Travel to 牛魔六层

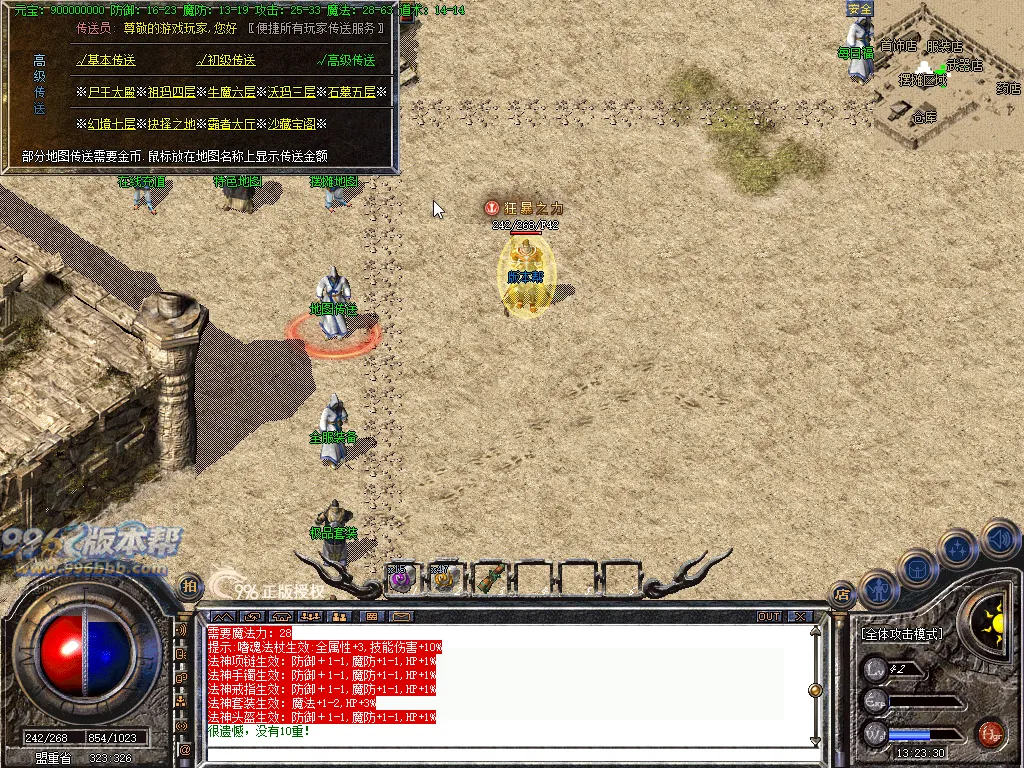tap(231, 92)
